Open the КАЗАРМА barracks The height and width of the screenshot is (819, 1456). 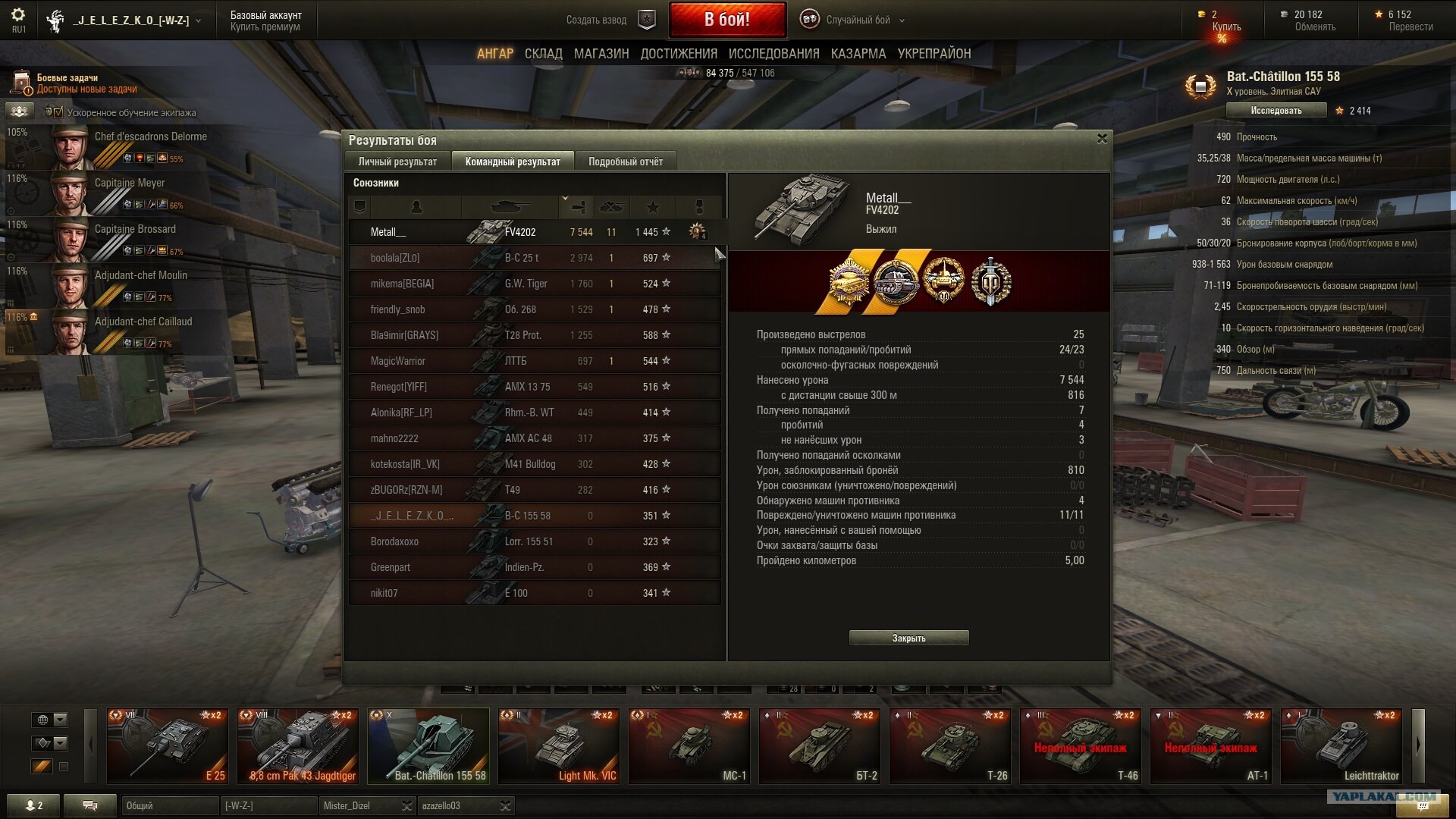858,54
